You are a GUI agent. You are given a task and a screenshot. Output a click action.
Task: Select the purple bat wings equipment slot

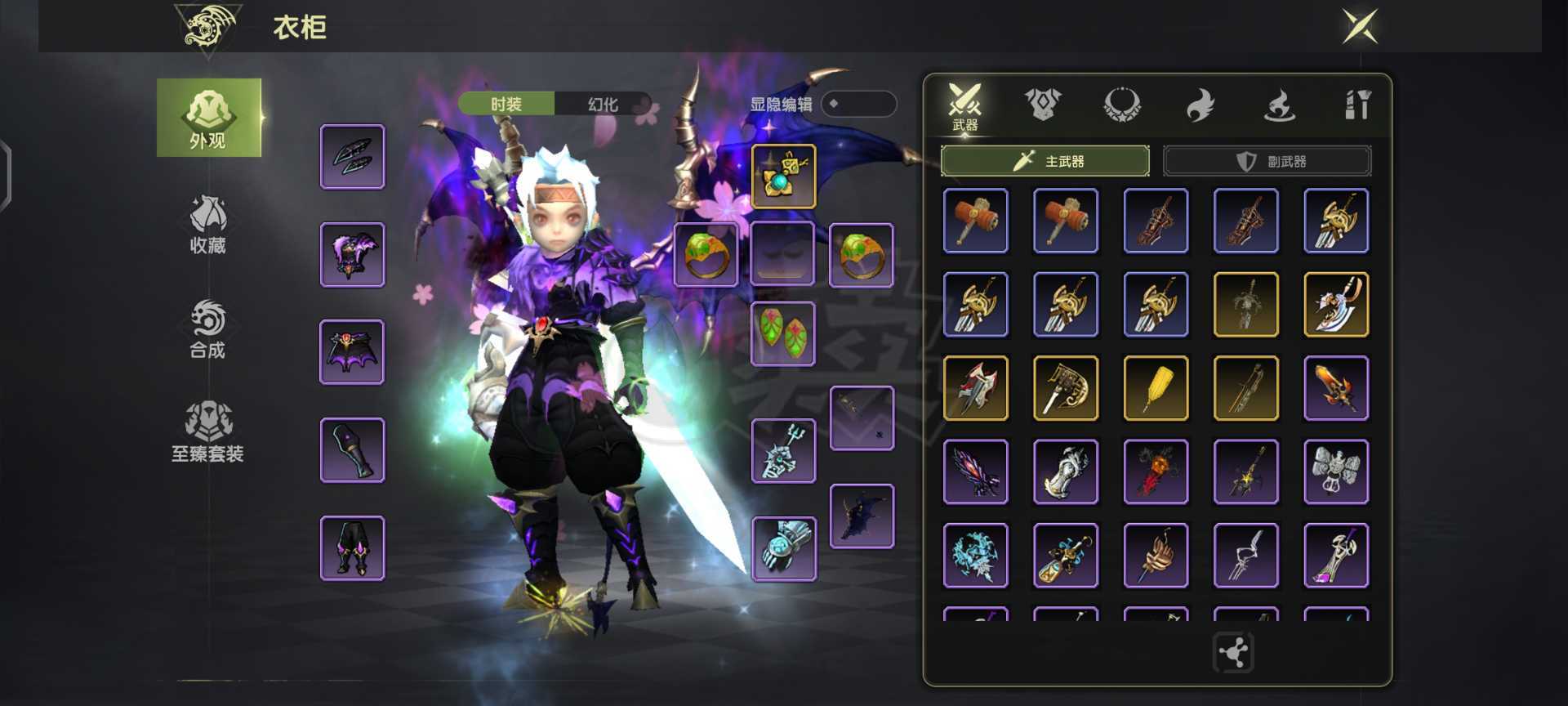click(x=352, y=352)
